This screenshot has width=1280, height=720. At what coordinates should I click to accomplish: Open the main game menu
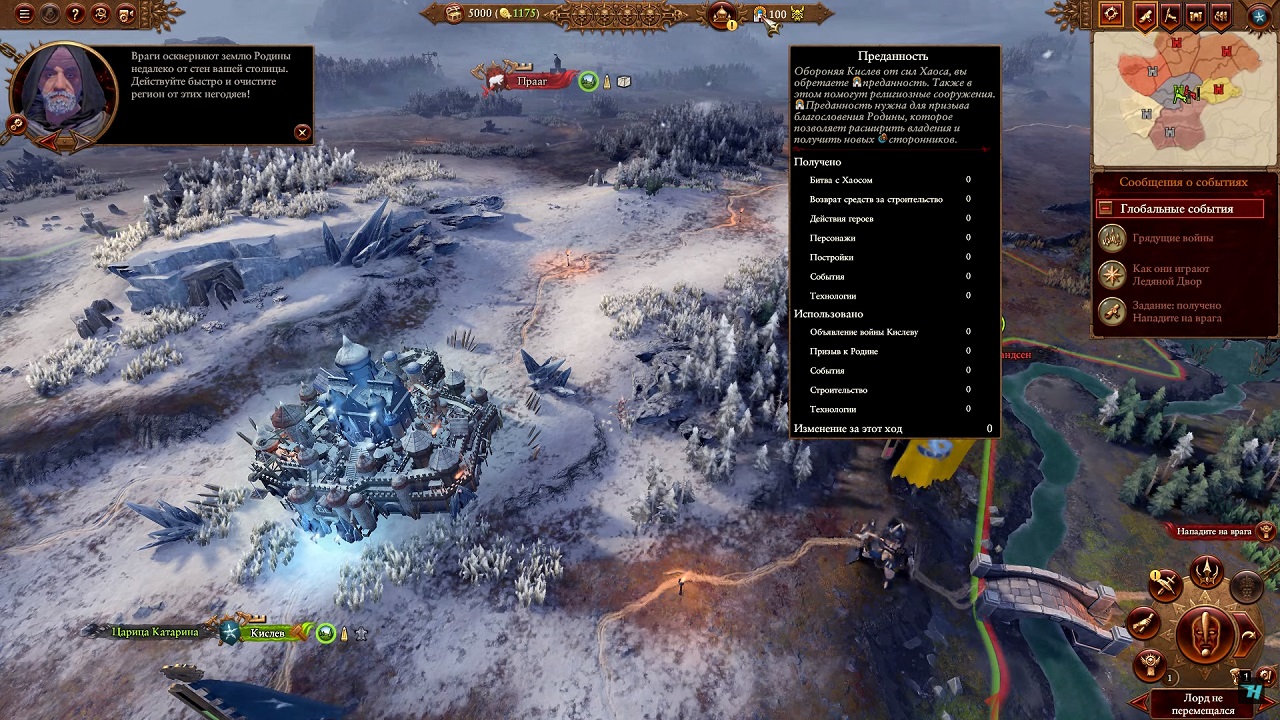[24, 14]
